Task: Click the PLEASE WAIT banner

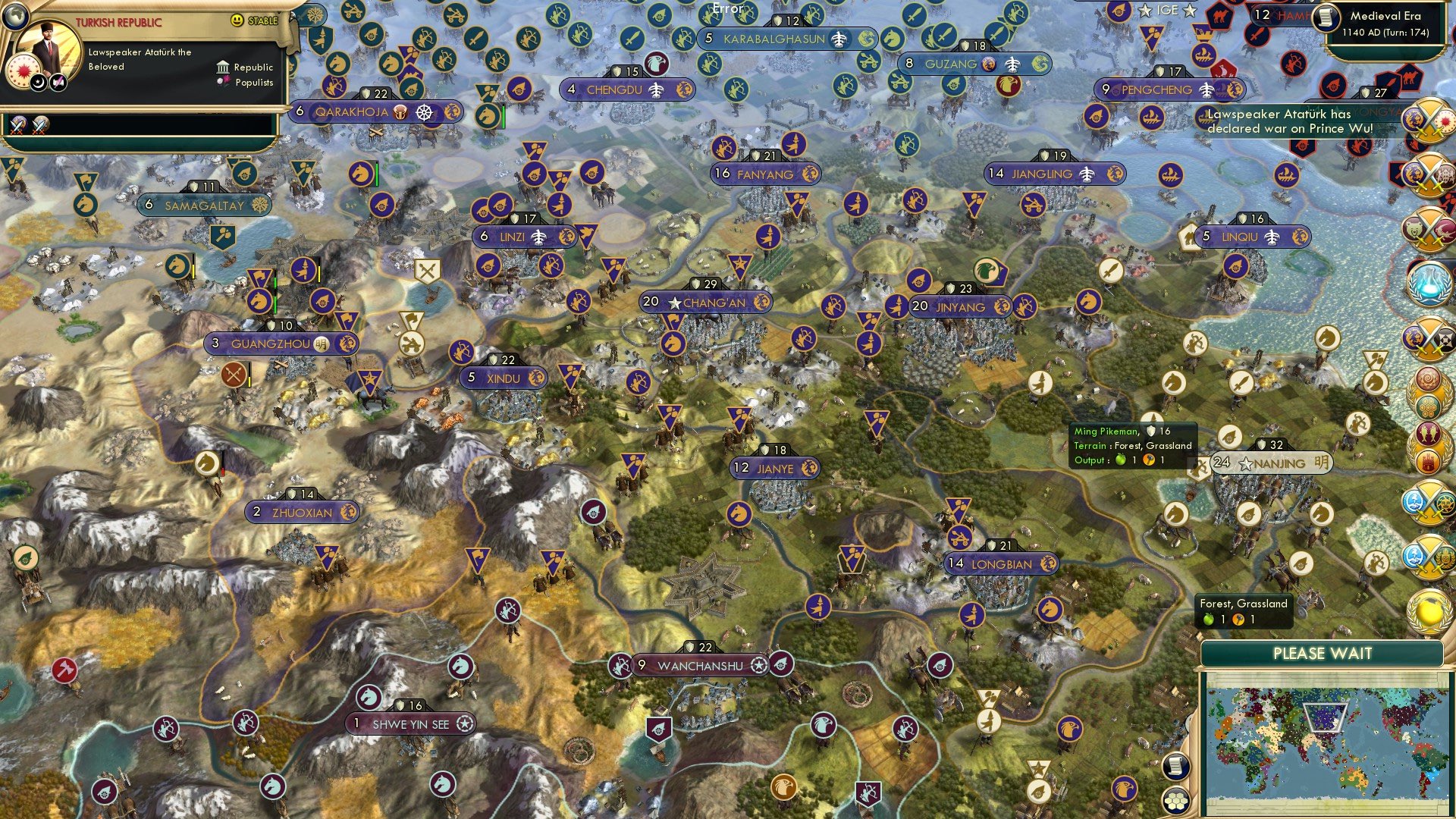Action: 1323,652
